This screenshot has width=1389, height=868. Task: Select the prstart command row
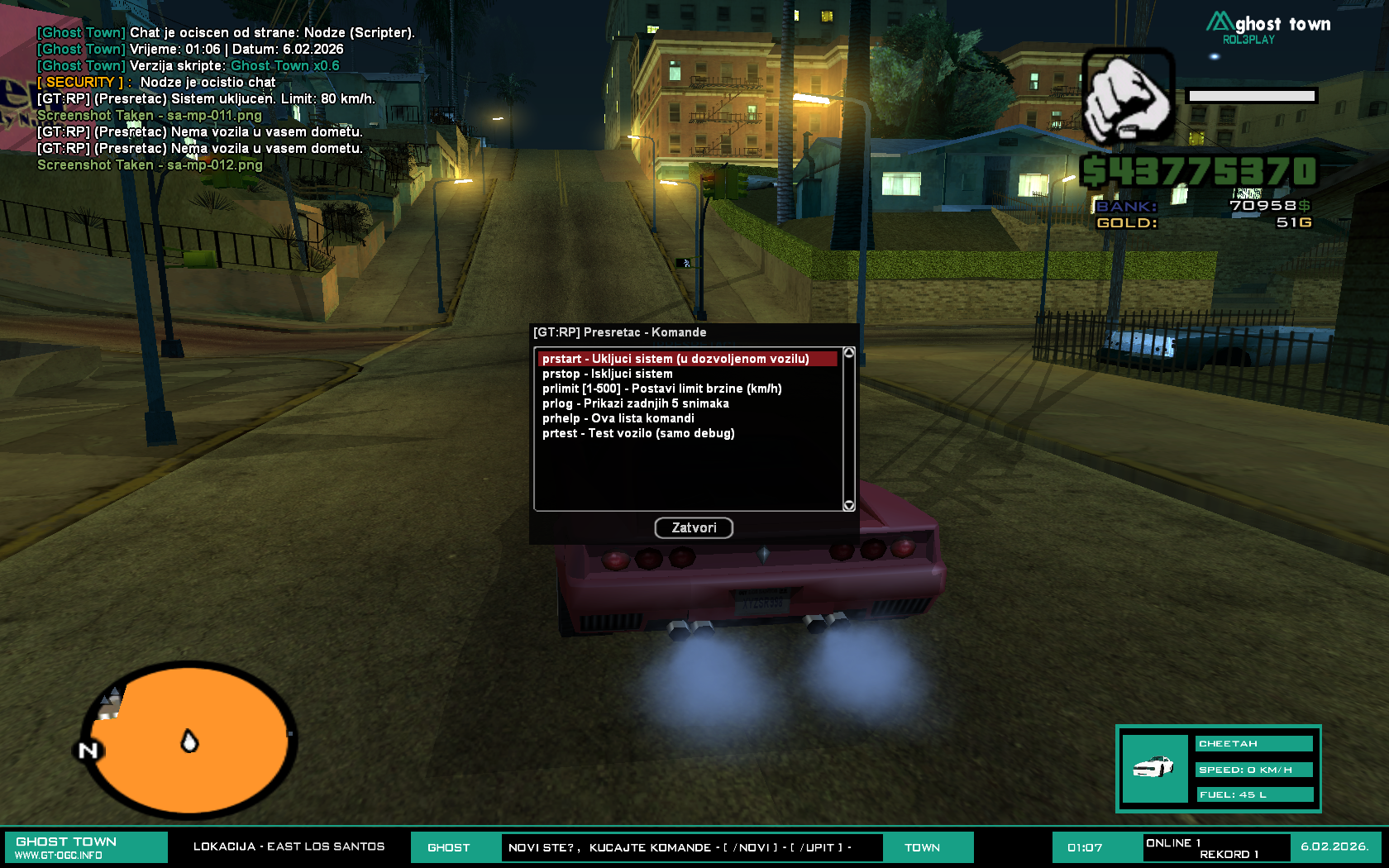click(x=675, y=359)
